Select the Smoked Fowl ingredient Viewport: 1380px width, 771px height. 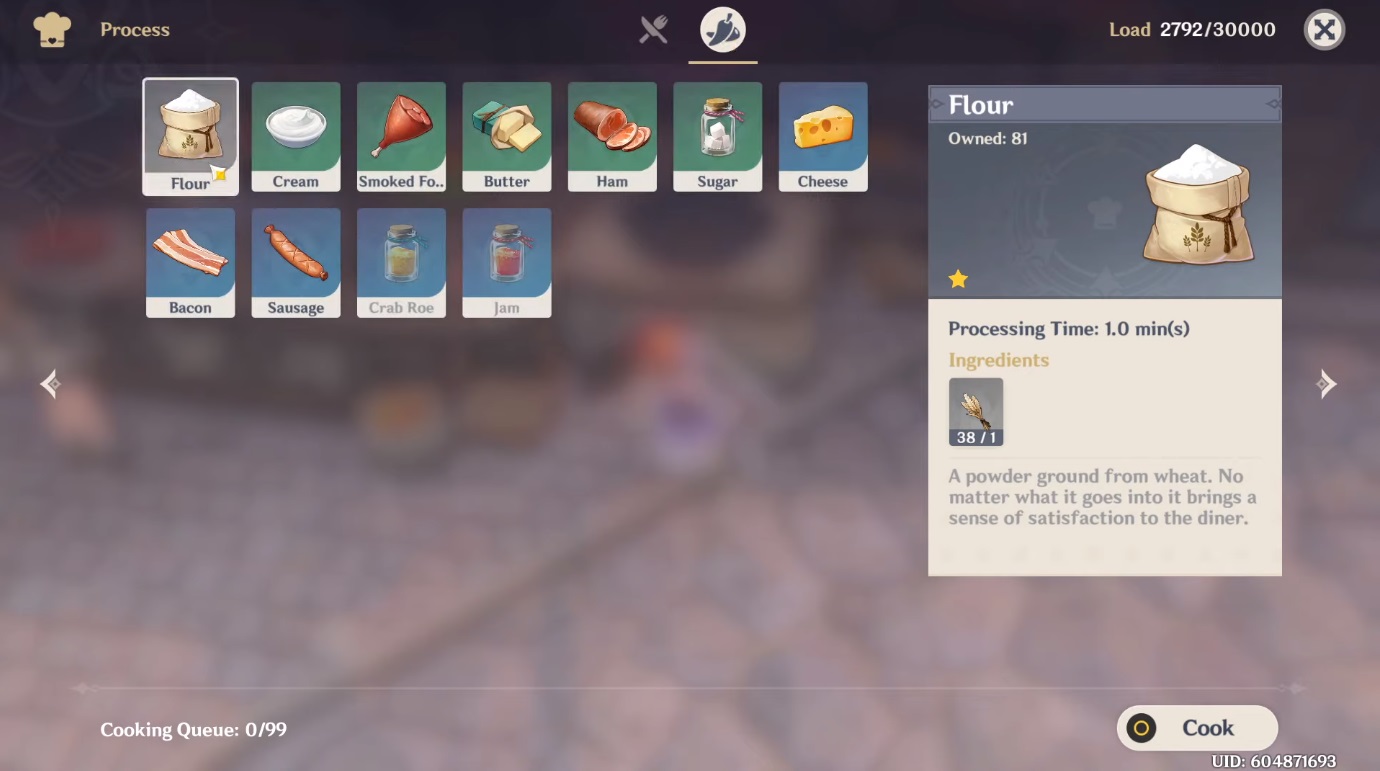(x=401, y=136)
